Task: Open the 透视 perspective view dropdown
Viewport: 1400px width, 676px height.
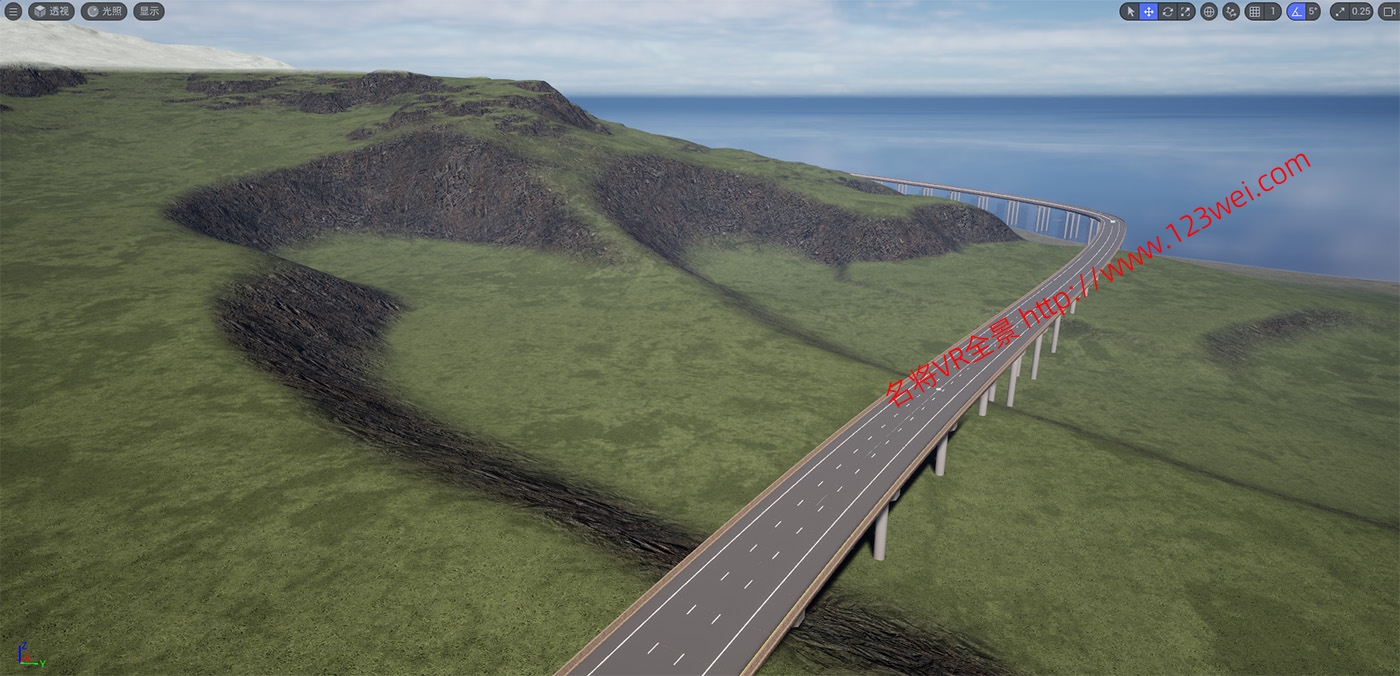Action: coord(52,11)
